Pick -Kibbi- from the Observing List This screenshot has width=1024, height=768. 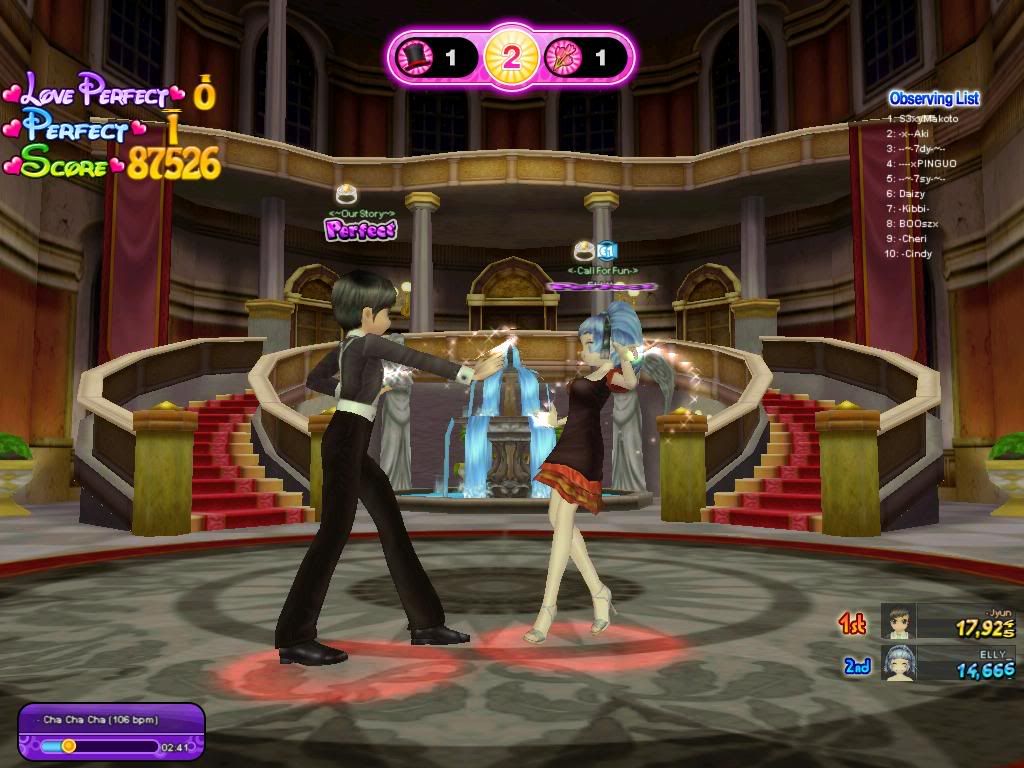pos(915,208)
